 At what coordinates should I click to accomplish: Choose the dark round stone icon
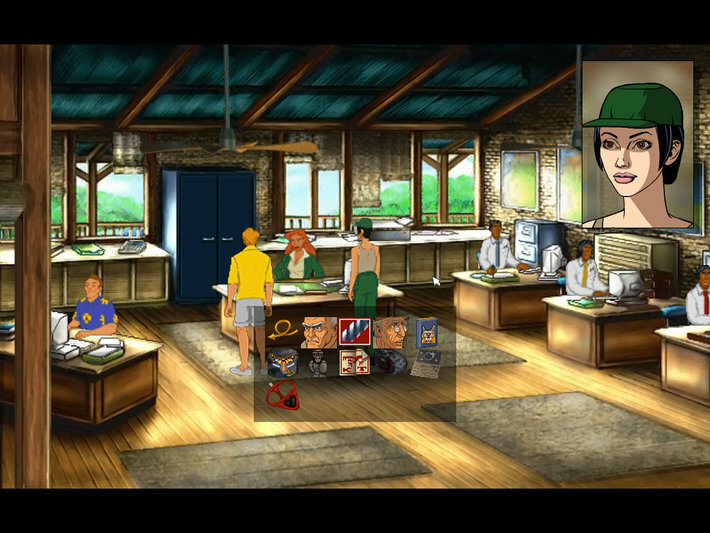pyautogui.click(x=391, y=362)
